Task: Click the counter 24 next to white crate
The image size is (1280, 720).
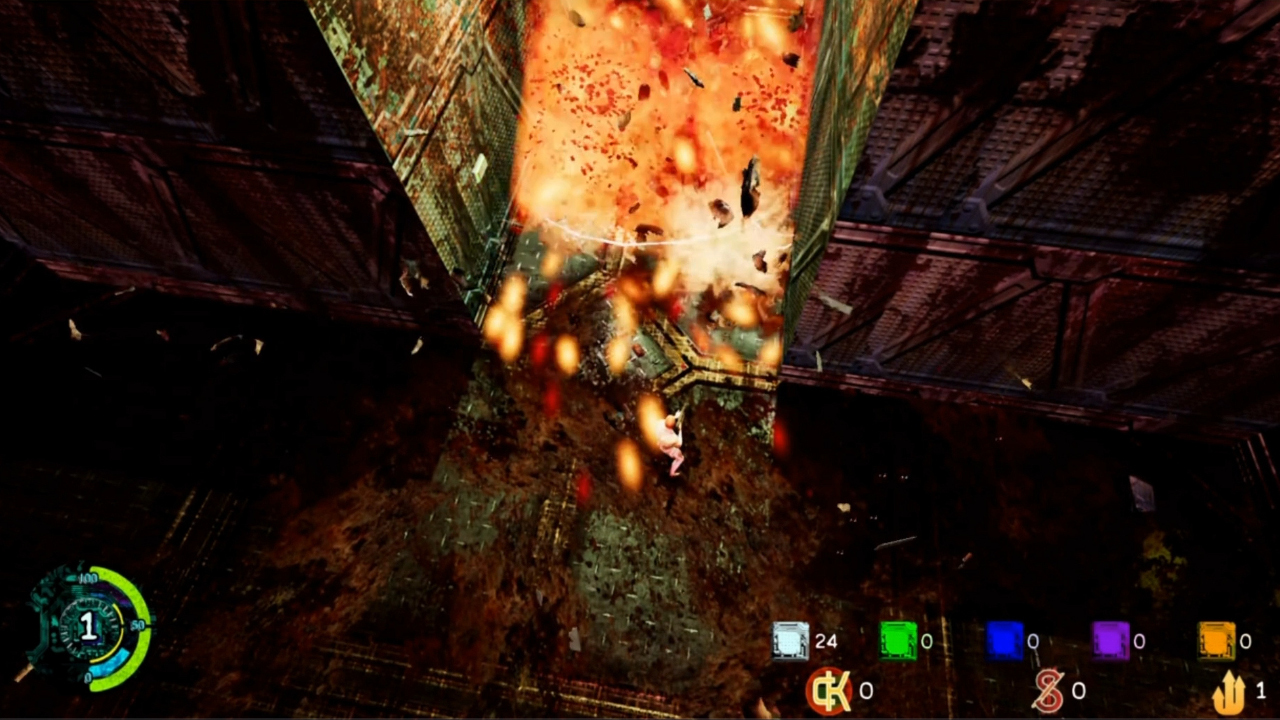Action: (x=827, y=641)
